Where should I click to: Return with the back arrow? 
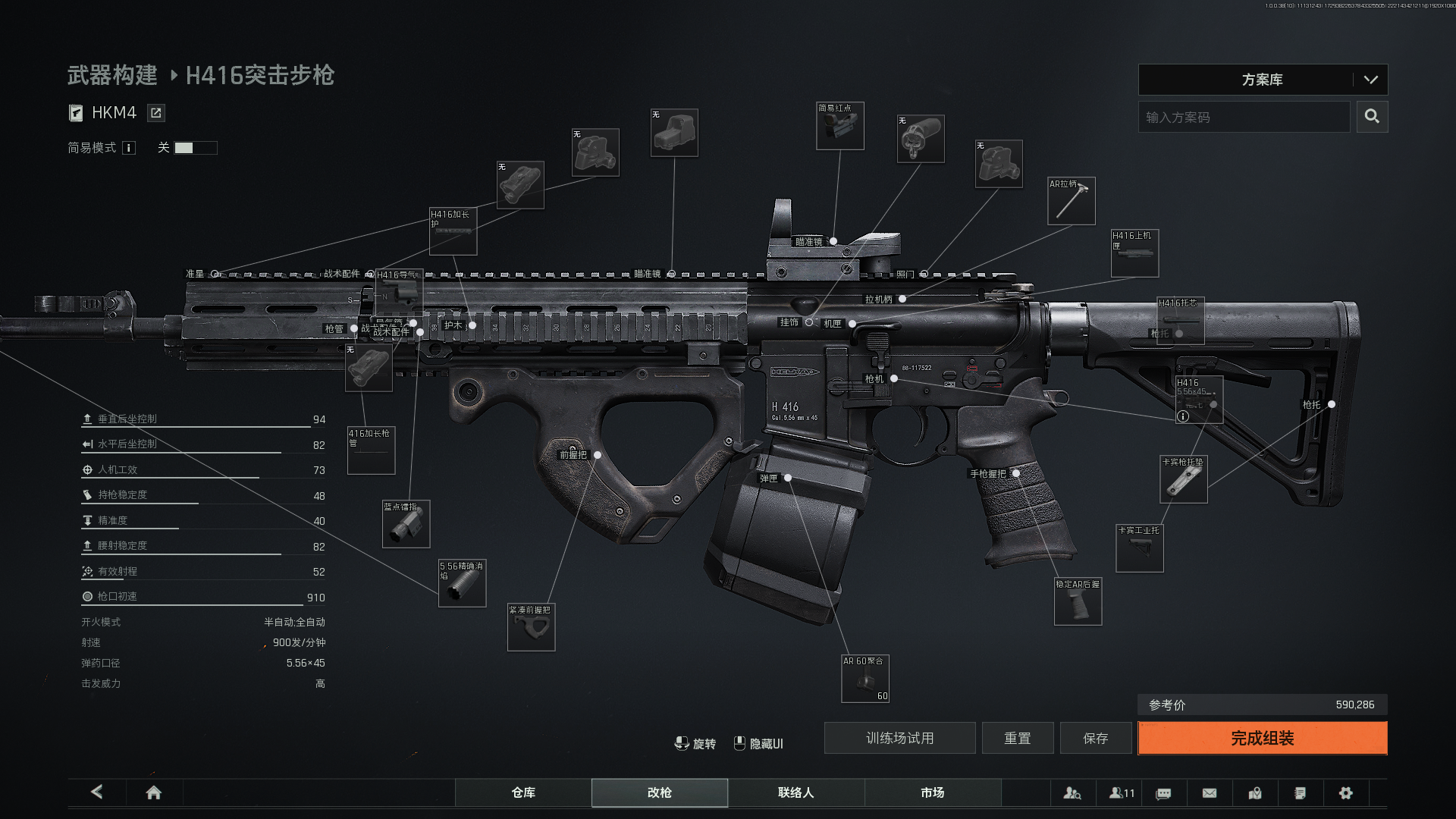(x=97, y=792)
